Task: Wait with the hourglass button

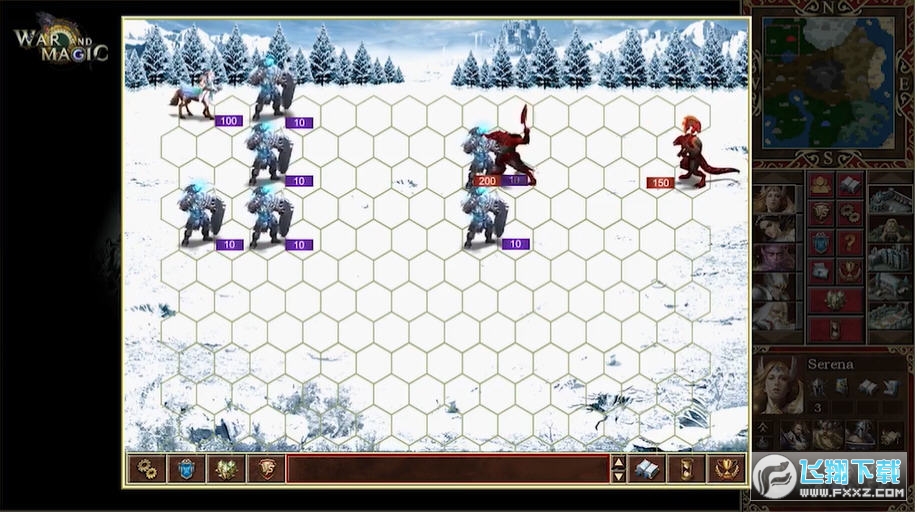Action: [x=686, y=469]
